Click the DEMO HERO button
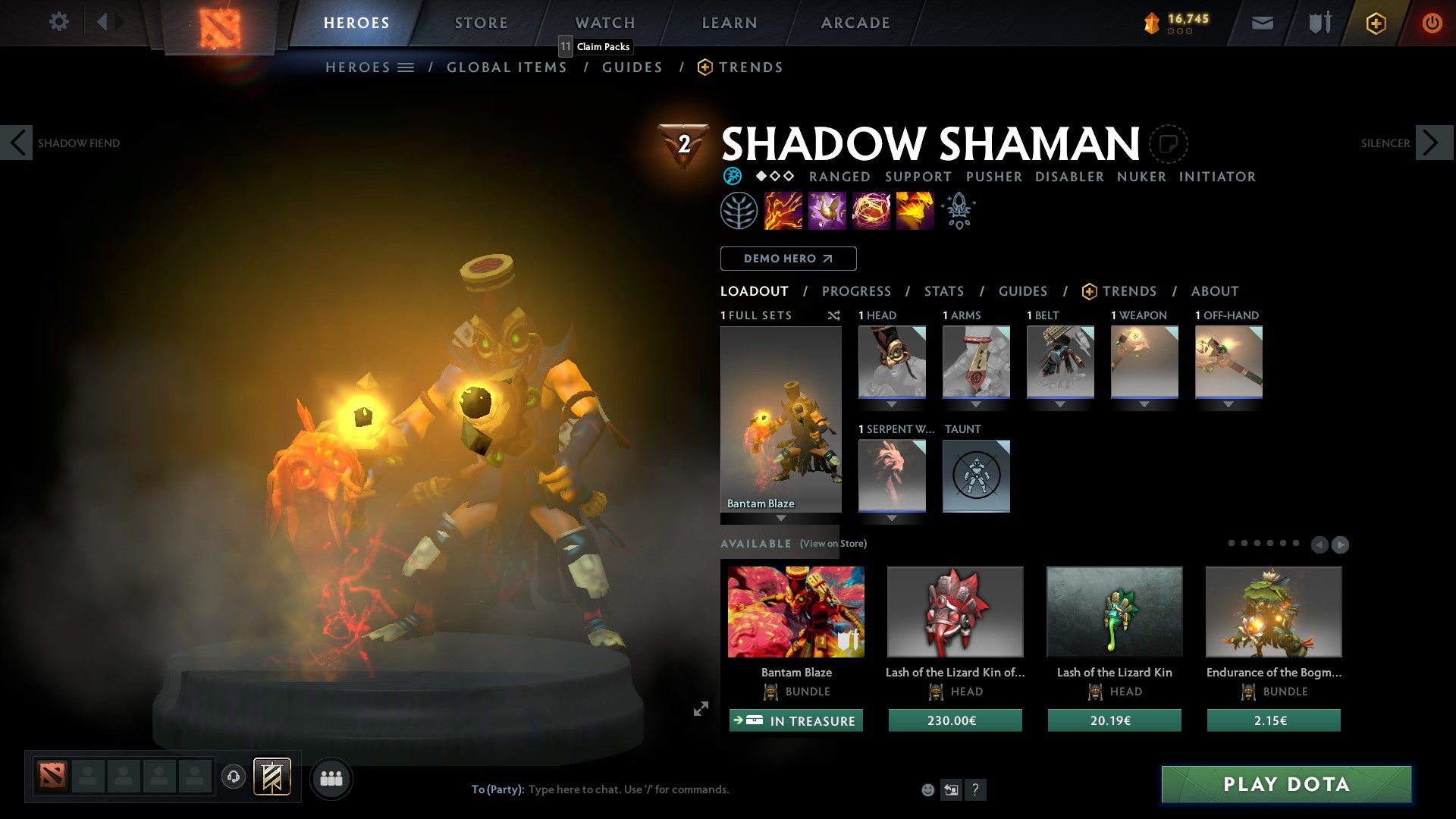This screenshot has width=1456, height=819. 787,258
